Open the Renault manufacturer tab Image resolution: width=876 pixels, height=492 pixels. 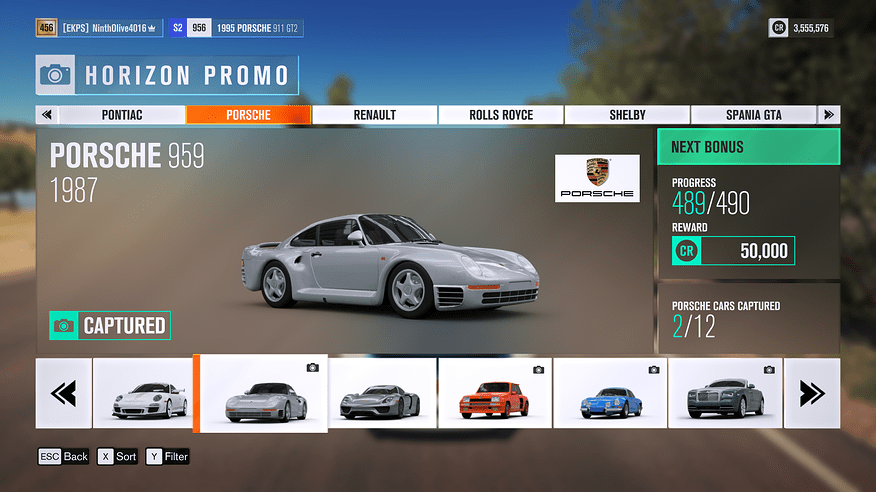pyautogui.click(x=374, y=115)
